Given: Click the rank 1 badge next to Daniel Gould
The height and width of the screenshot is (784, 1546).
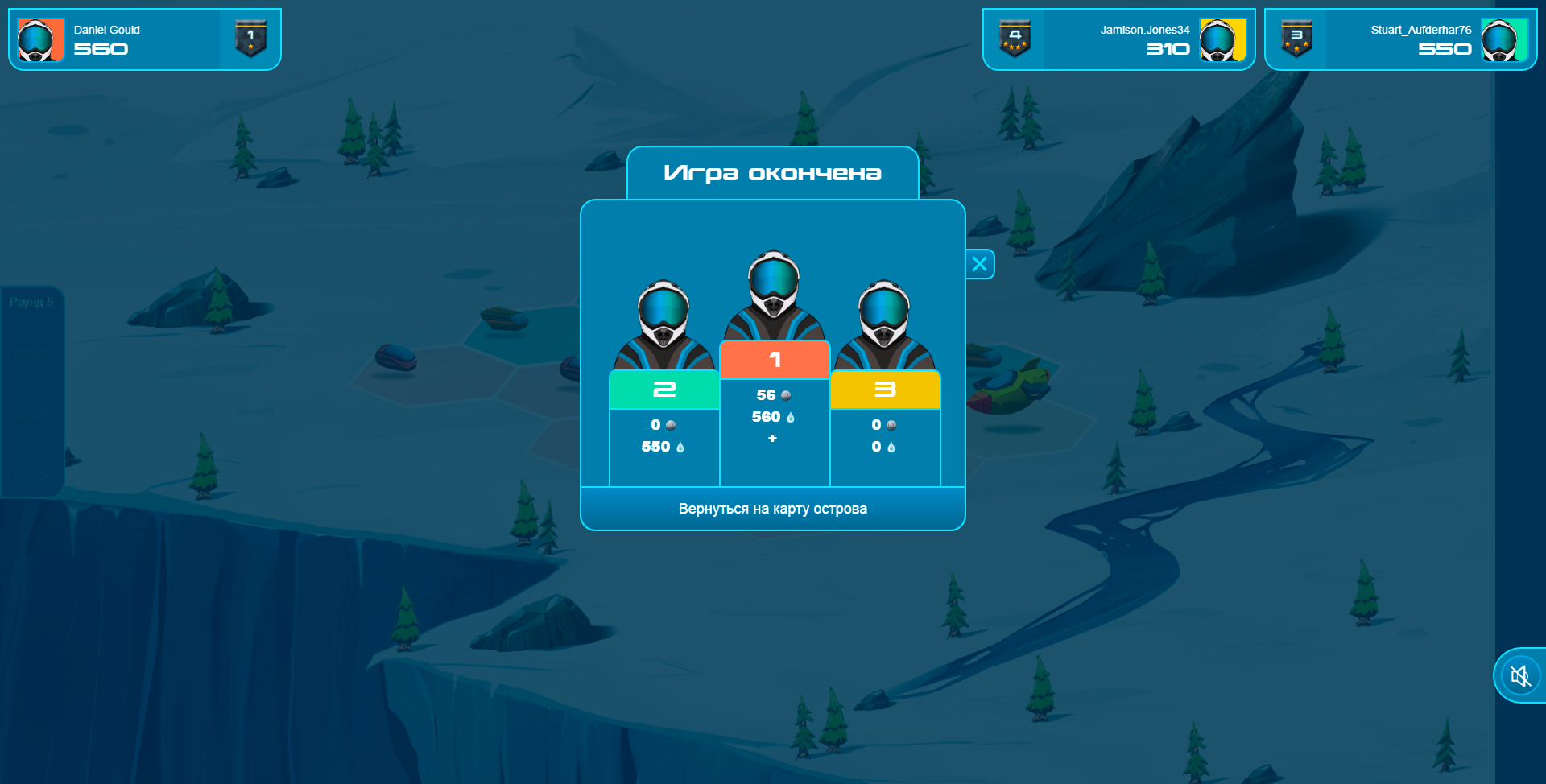Looking at the screenshot, I should [250, 38].
